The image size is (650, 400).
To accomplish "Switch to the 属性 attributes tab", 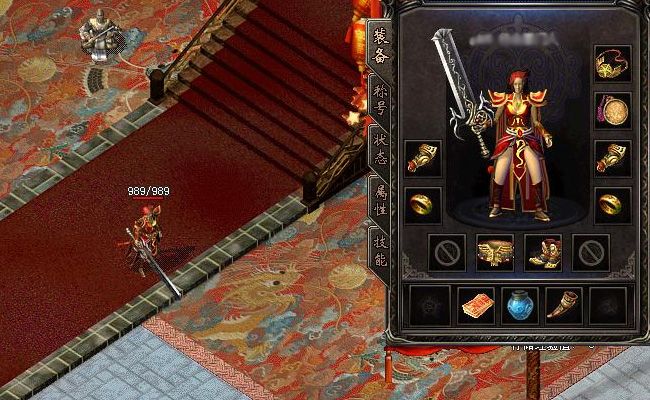I will 380,198.
